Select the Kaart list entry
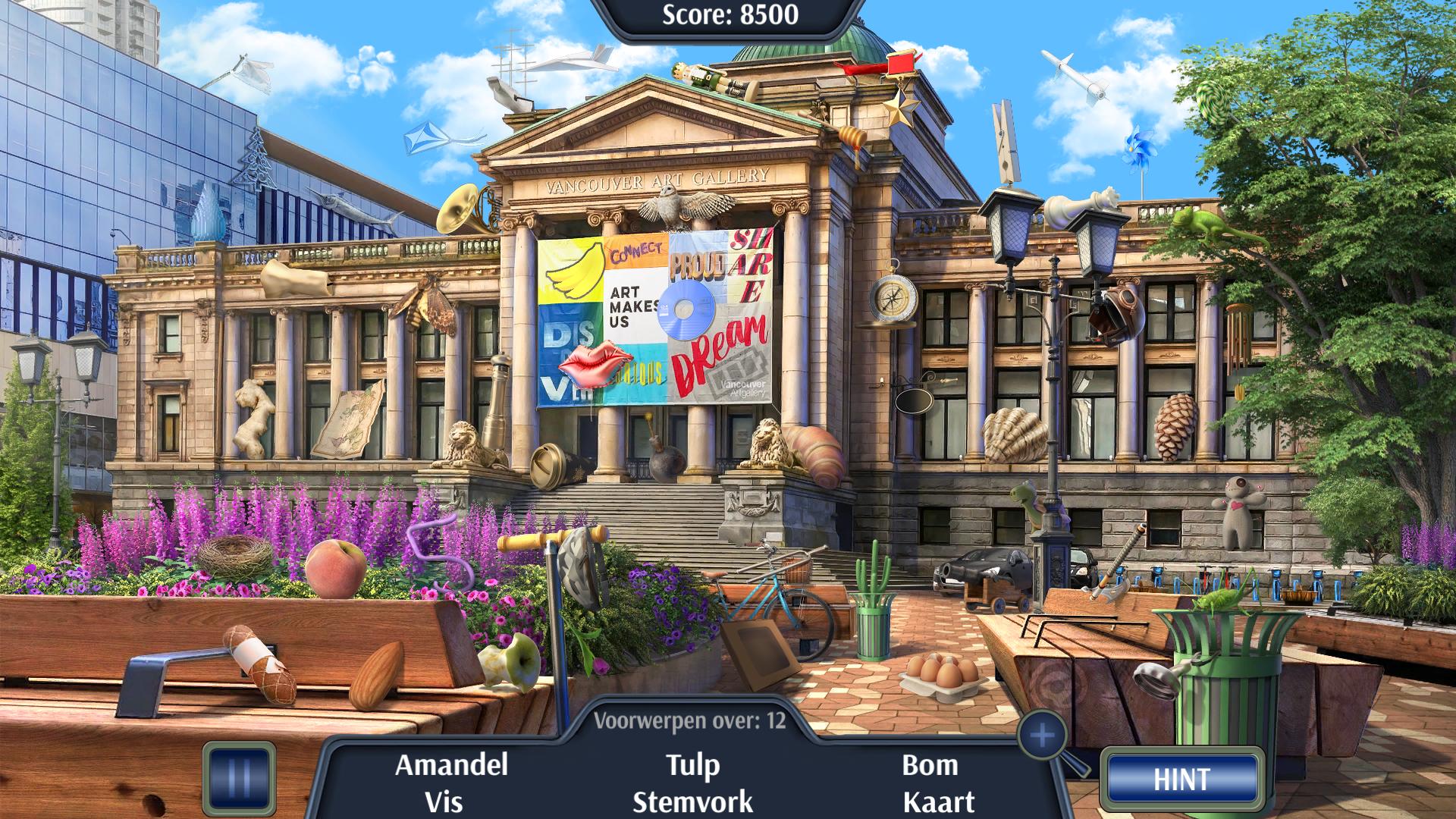The height and width of the screenshot is (819, 1456). tap(939, 802)
